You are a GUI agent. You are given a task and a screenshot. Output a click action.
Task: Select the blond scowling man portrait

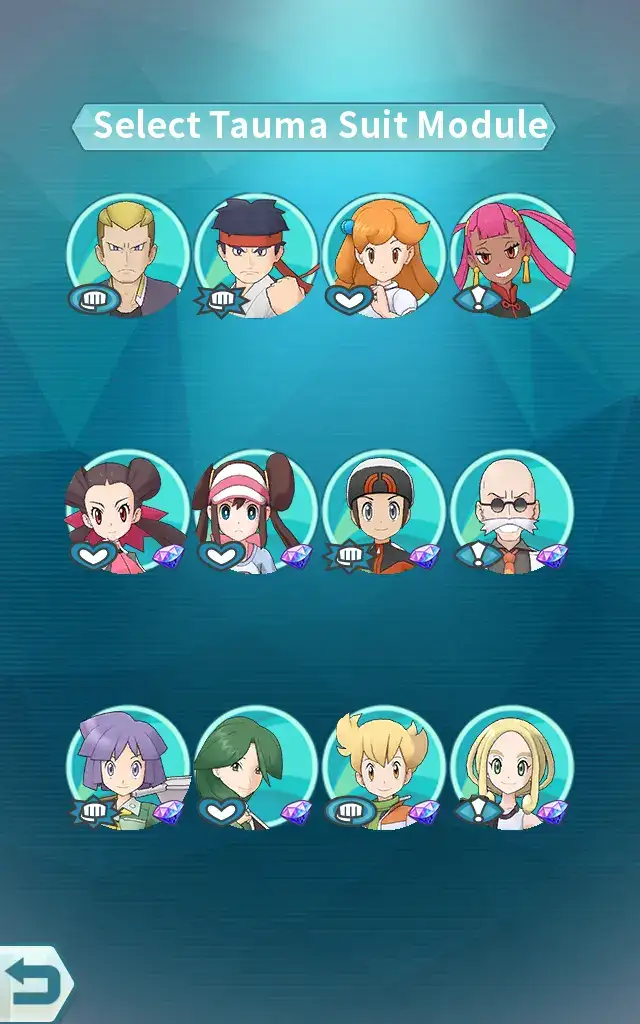point(128,256)
